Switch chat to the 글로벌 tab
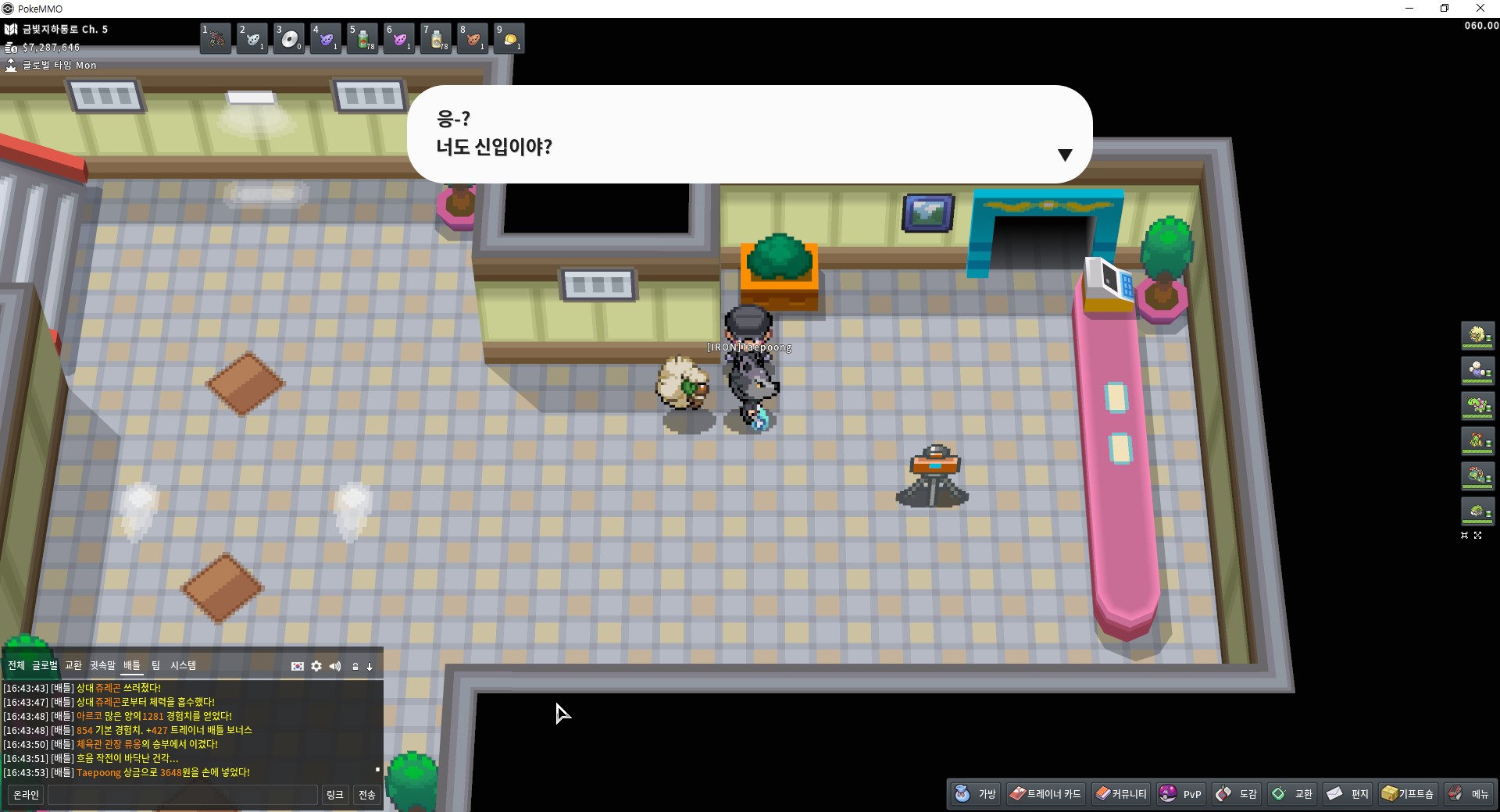 pyautogui.click(x=45, y=665)
